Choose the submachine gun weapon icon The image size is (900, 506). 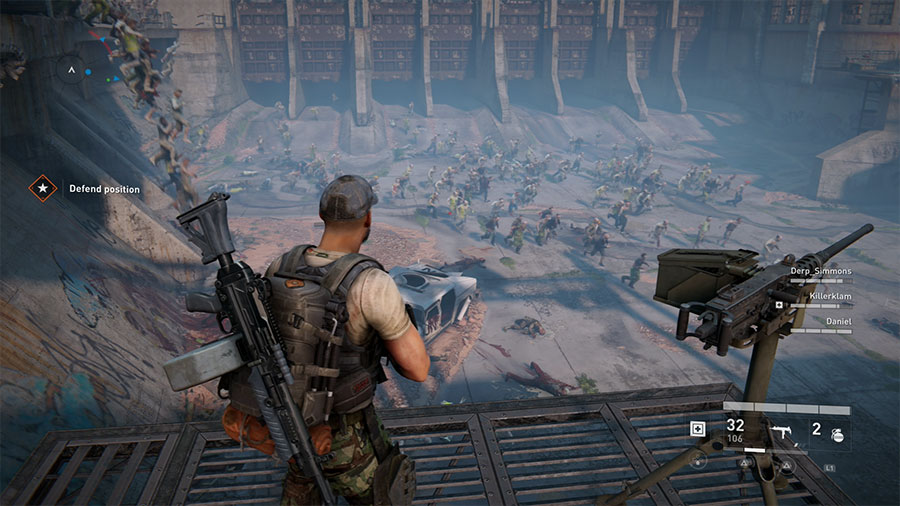[x=780, y=432]
